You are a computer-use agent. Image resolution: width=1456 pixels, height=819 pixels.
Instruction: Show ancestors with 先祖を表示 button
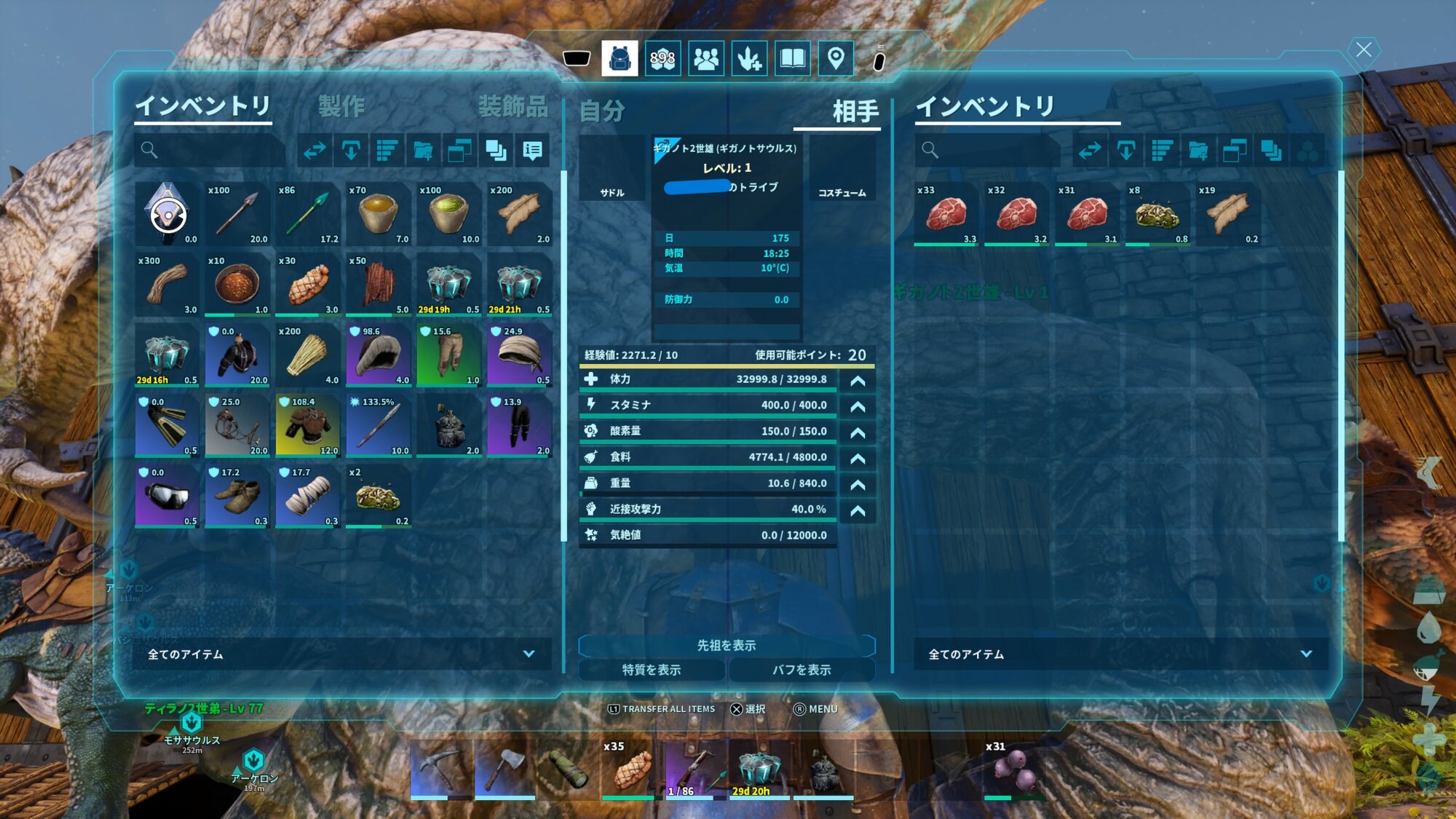[x=726, y=646]
